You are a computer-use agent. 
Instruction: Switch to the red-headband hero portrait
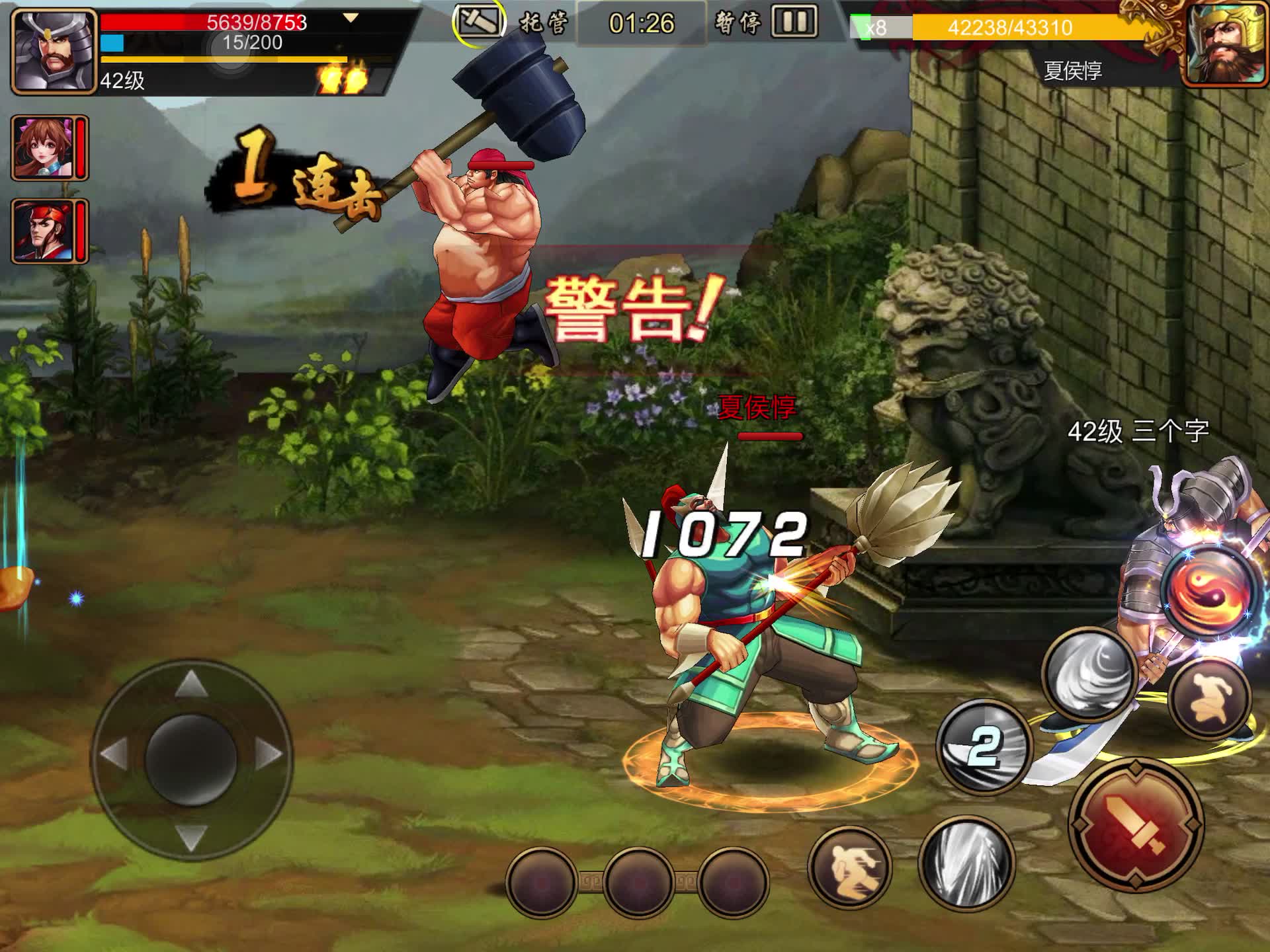pos(44,231)
